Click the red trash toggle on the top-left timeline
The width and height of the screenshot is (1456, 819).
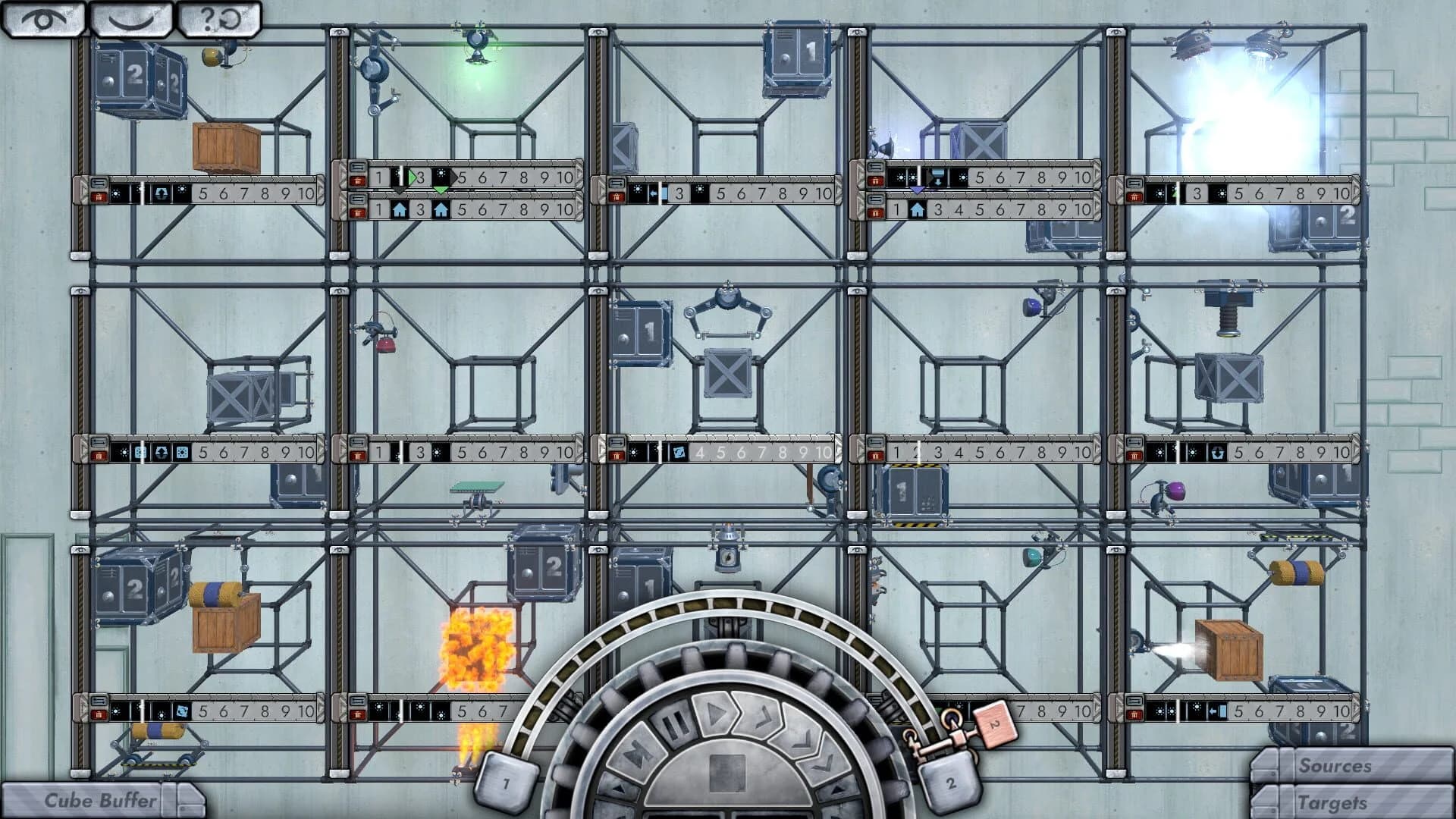pyautogui.click(x=99, y=198)
